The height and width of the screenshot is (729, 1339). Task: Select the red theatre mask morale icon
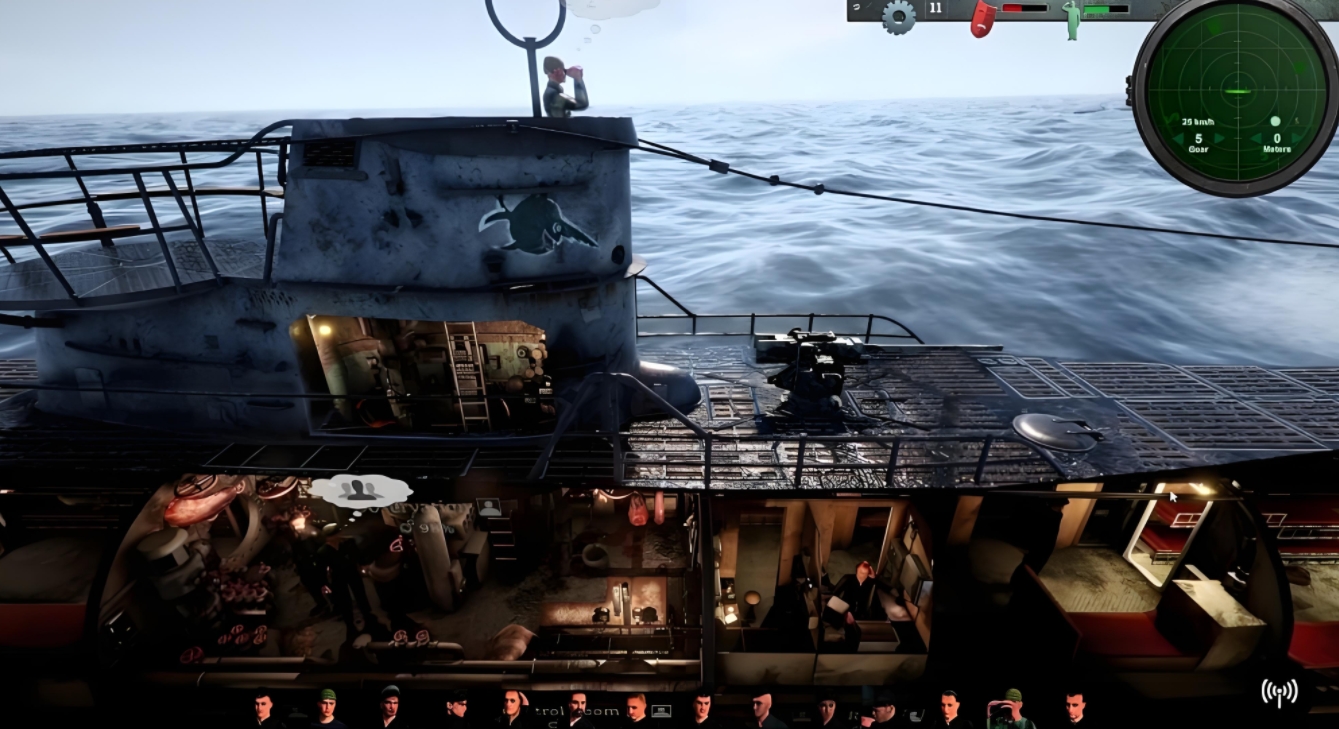point(983,18)
